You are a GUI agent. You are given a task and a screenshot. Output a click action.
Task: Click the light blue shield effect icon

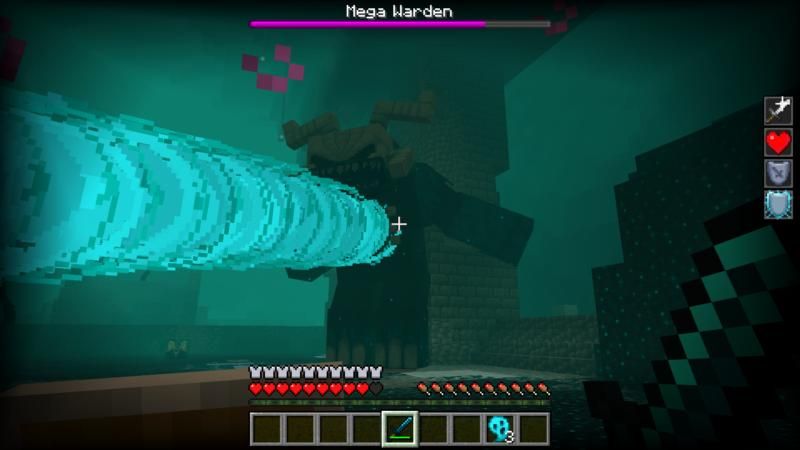pos(778,204)
